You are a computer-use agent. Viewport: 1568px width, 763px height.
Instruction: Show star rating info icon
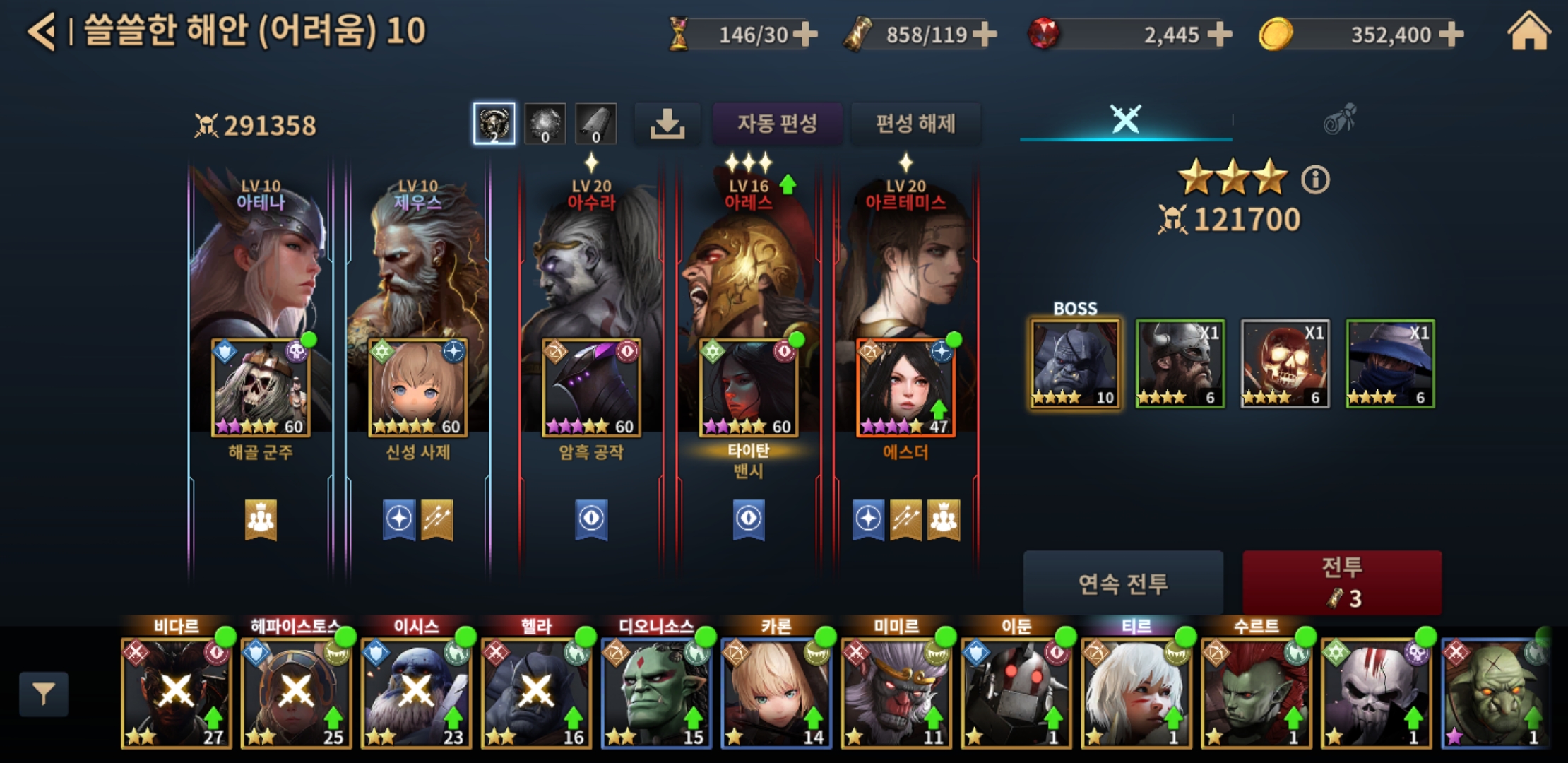click(x=1315, y=179)
